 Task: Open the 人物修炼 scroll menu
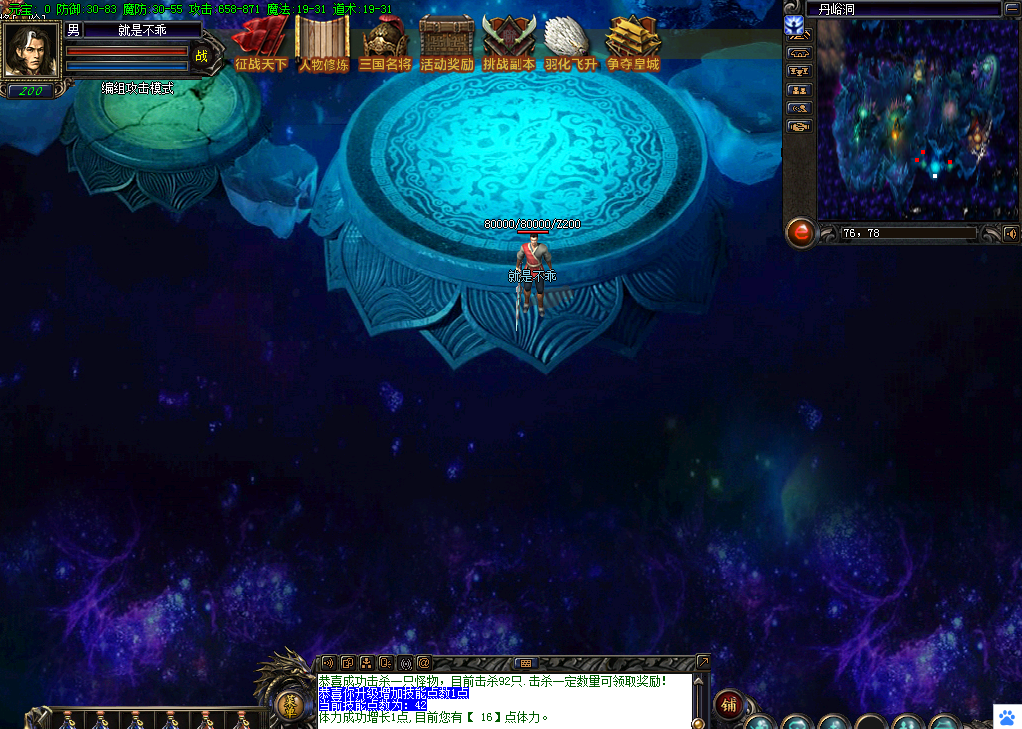coord(323,44)
